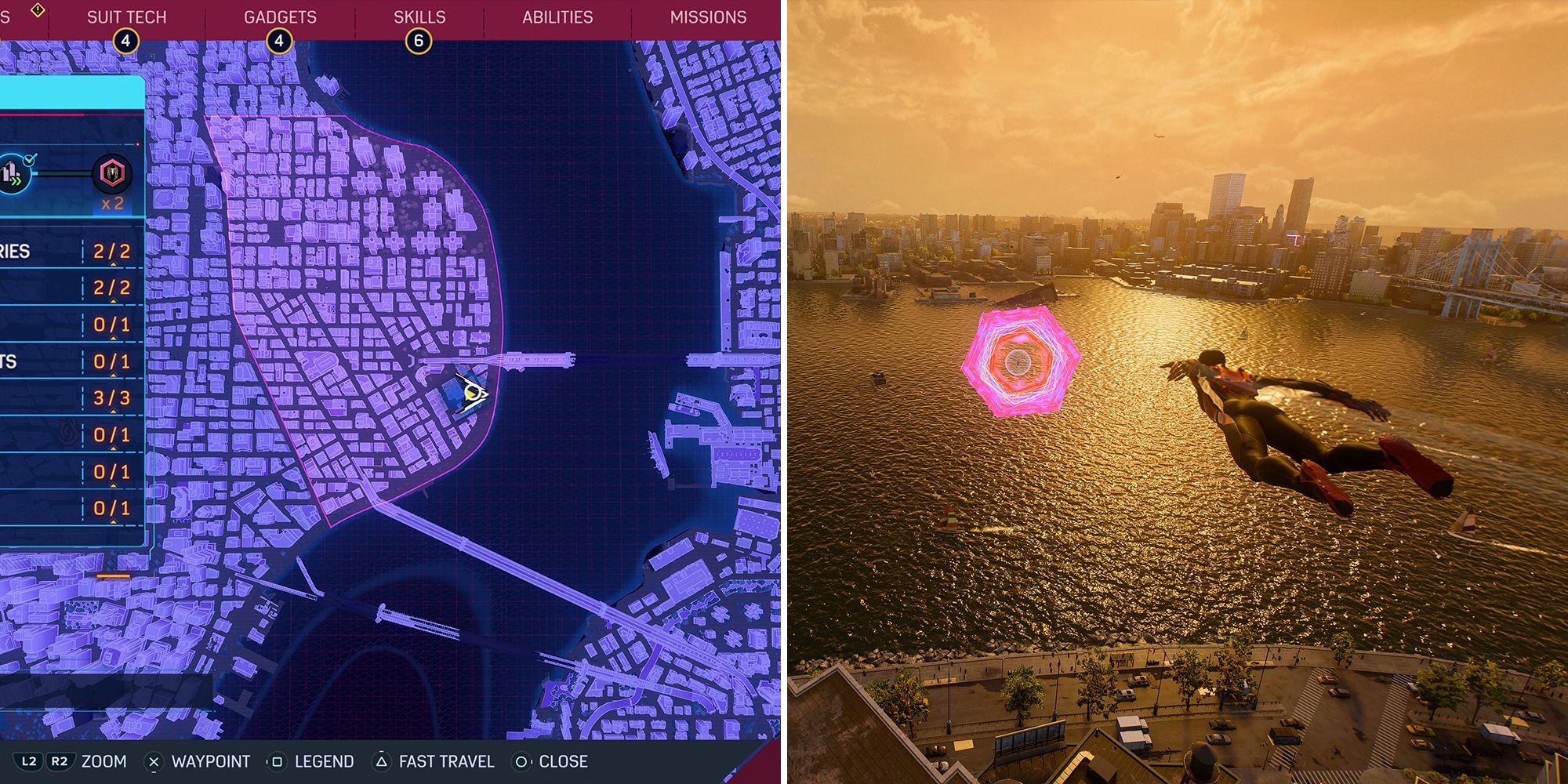Select Fast Travel from bottom bar

pyautogui.click(x=445, y=760)
